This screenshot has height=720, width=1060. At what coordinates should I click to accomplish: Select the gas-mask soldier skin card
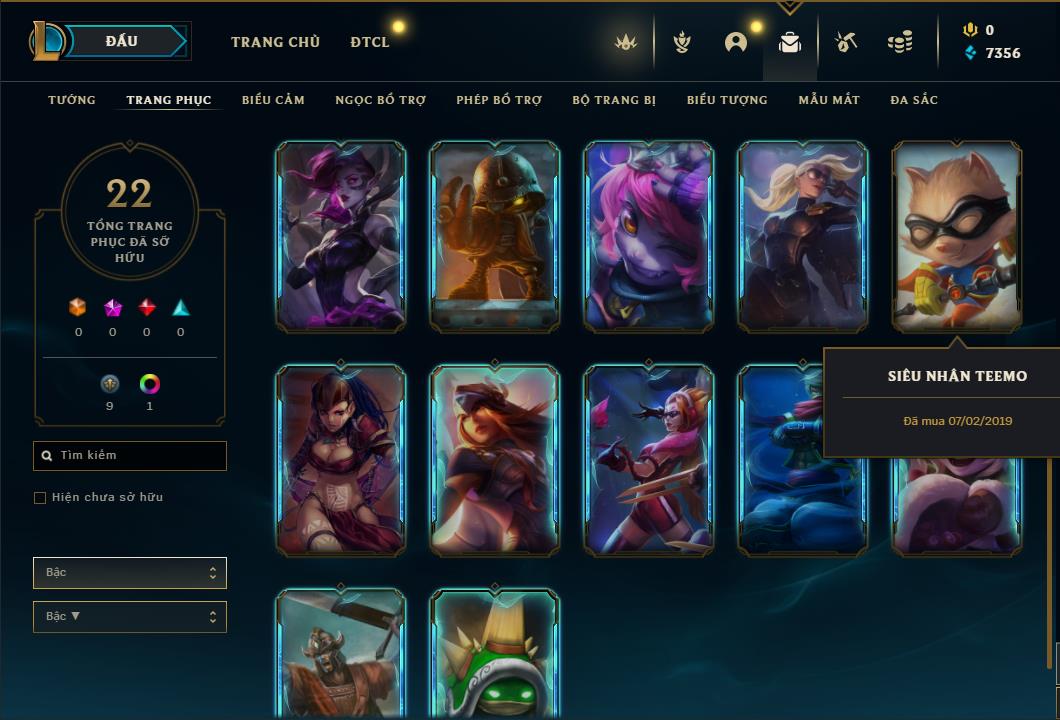495,235
